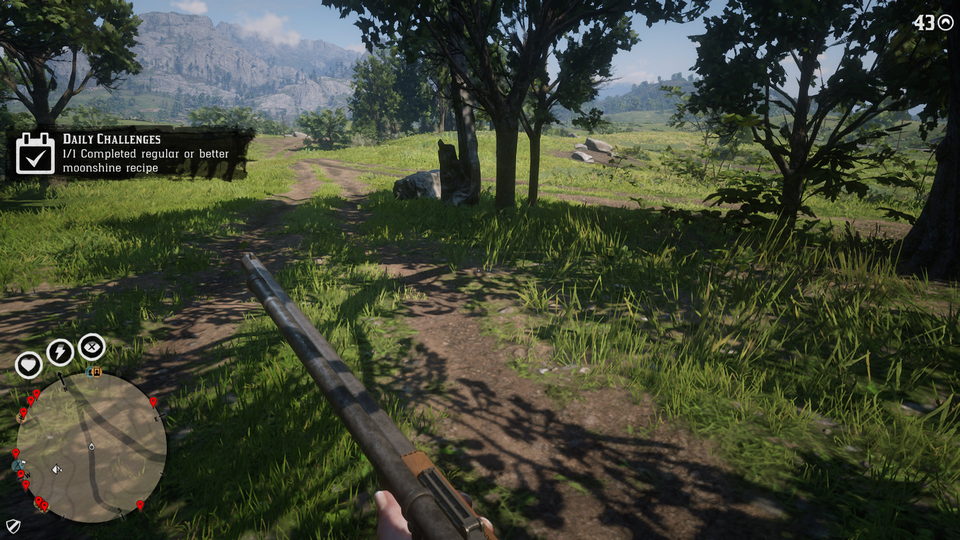
Task: Click the orange portrait marker atop the minimap
Action: click(95, 372)
